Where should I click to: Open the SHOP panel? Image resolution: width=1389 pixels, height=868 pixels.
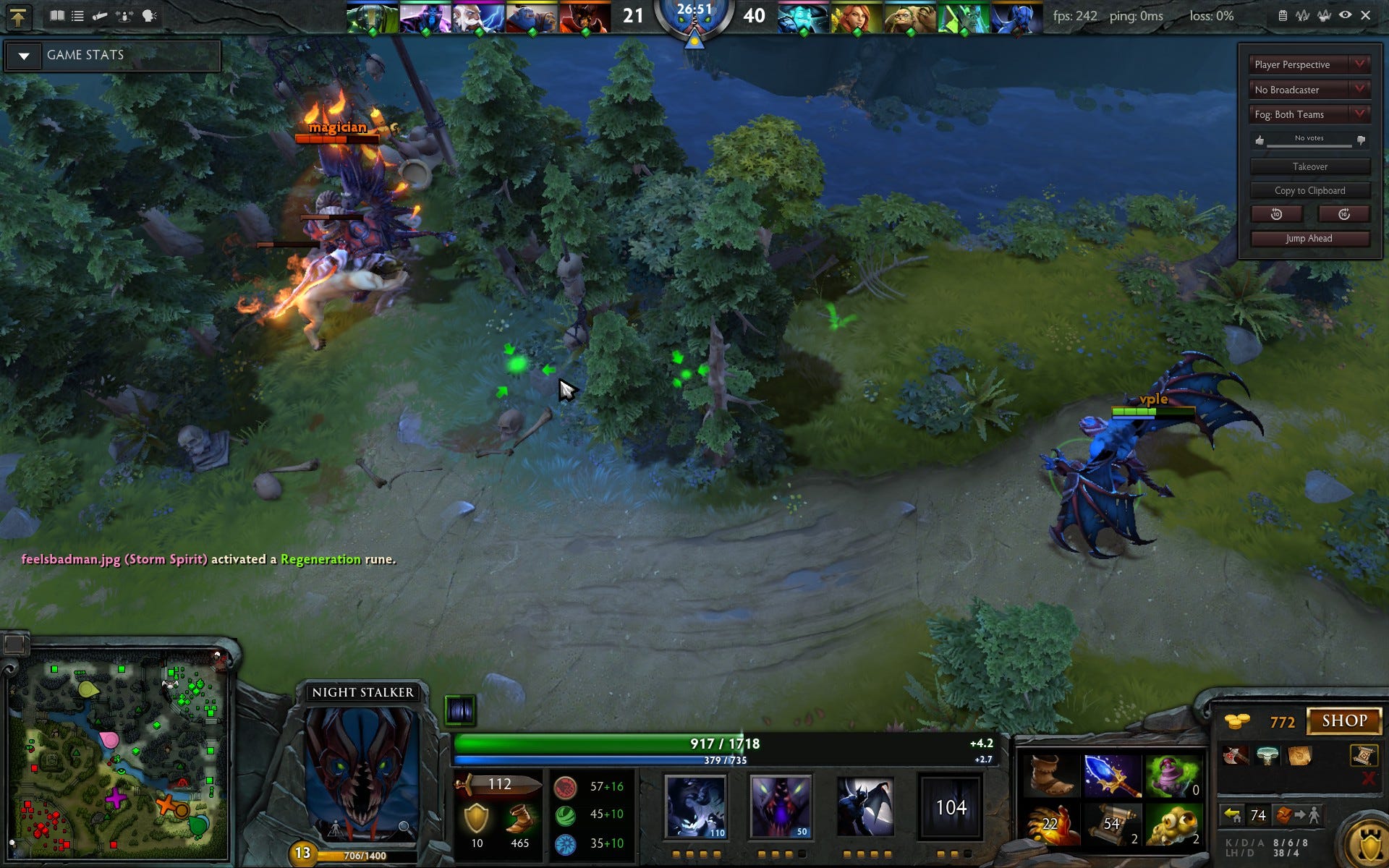pyautogui.click(x=1344, y=720)
